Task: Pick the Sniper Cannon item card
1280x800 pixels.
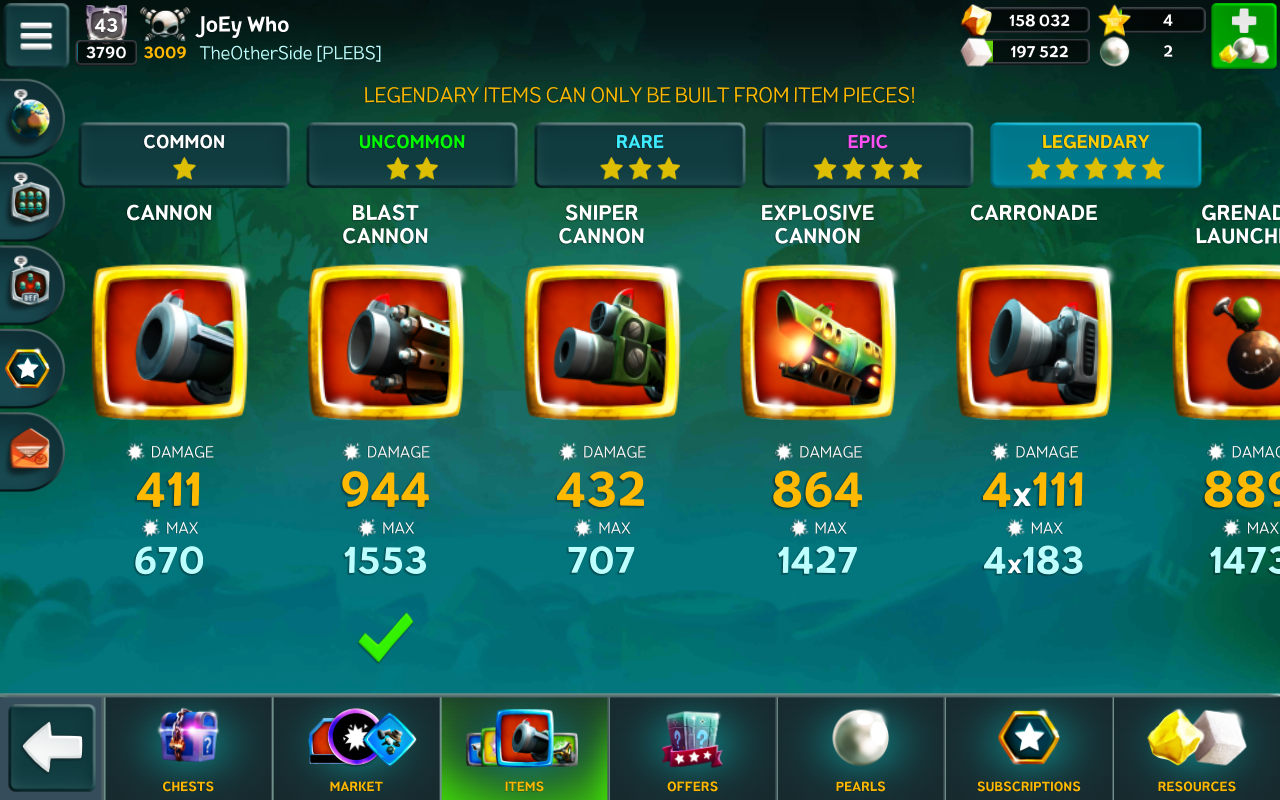Action: tap(602, 342)
